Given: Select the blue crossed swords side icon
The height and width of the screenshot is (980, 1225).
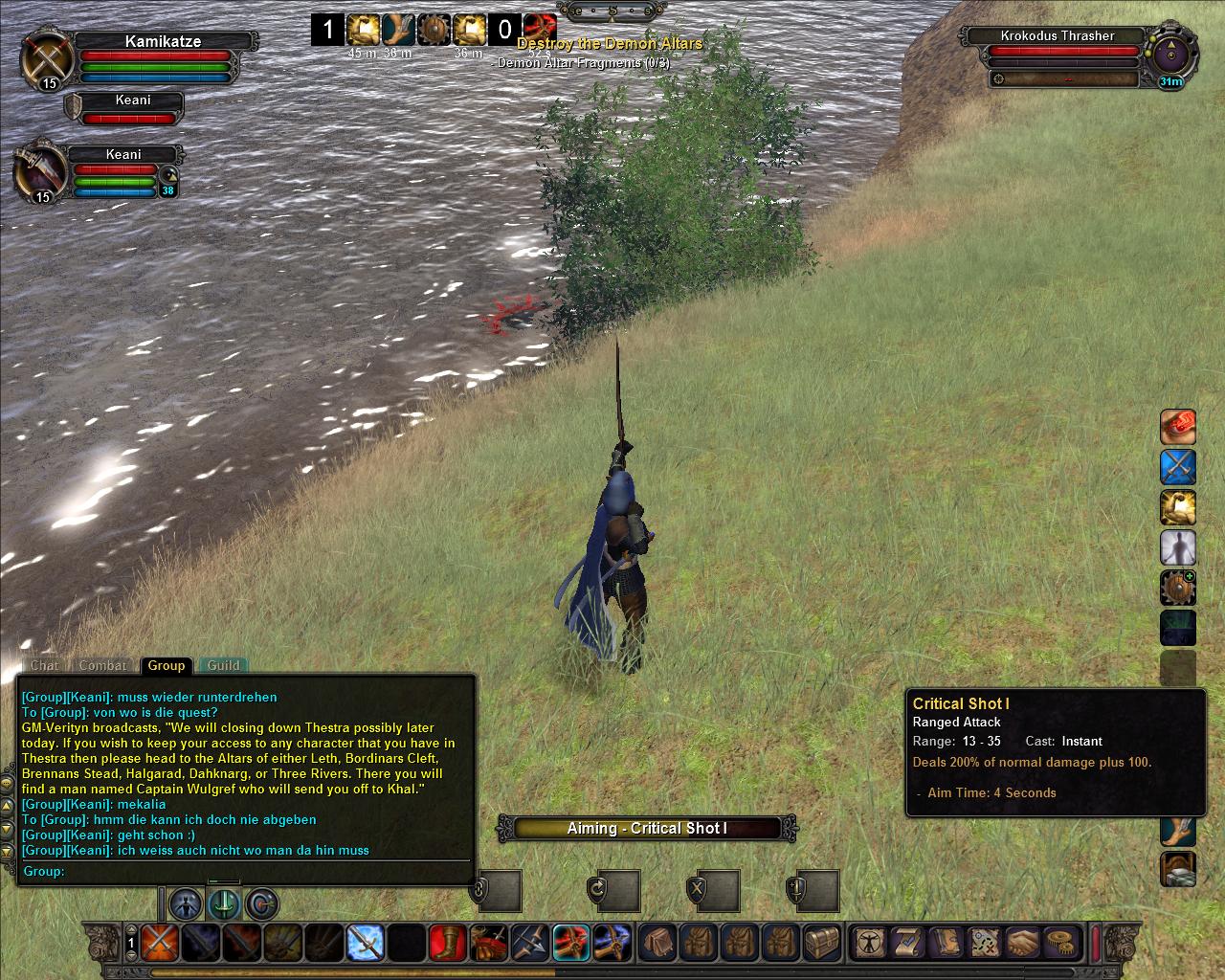Looking at the screenshot, I should (x=1178, y=467).
